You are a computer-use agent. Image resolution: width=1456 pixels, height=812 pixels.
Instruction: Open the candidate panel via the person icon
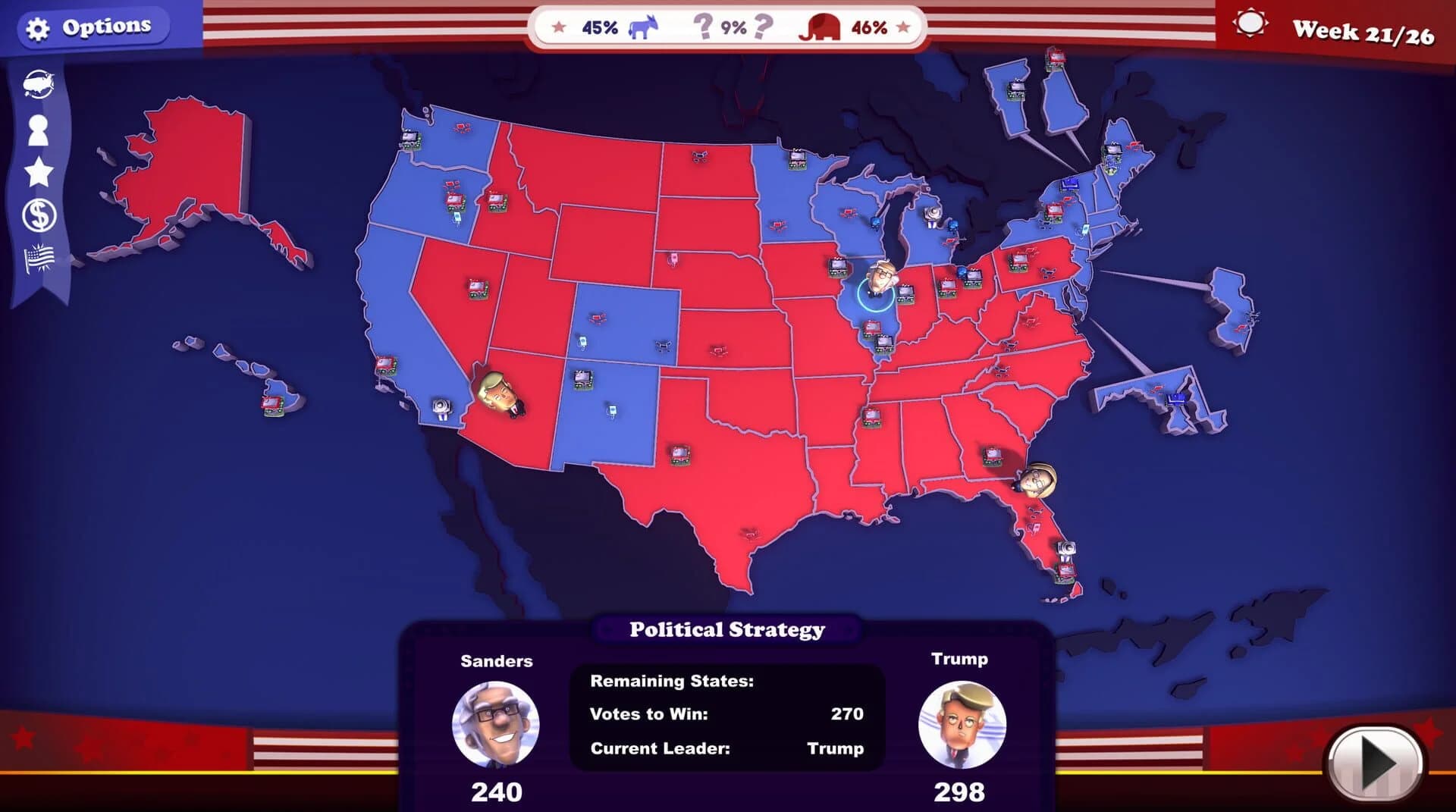tap(39, 129)
